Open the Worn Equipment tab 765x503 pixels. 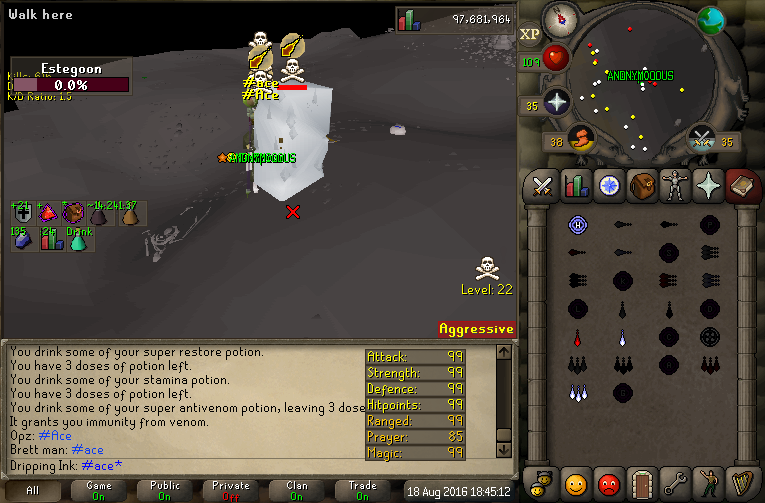(x=674, y=186)
